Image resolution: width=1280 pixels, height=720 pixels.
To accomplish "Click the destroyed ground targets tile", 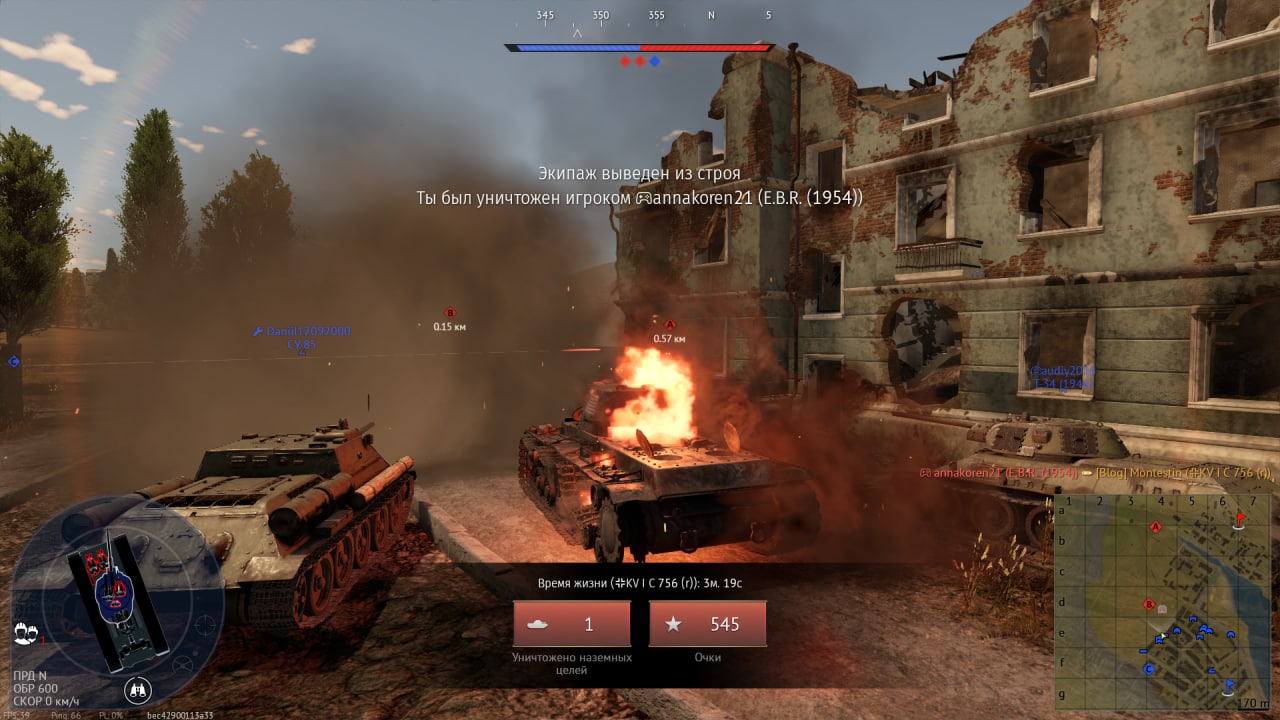I will (571, 624).
